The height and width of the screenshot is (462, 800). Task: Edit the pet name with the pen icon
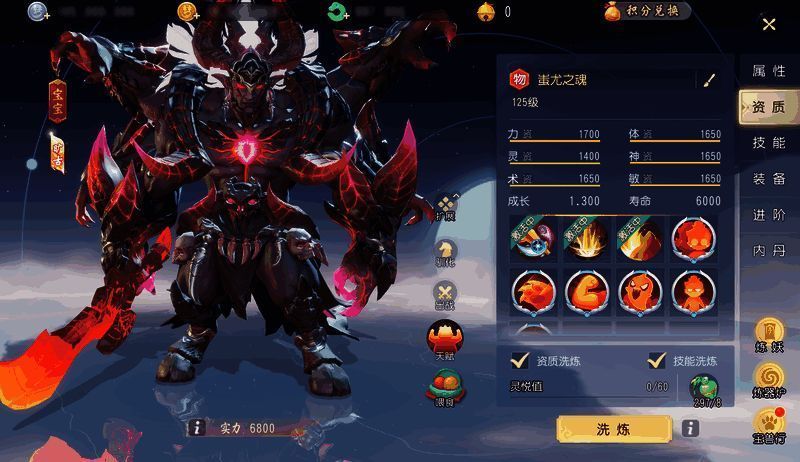tap(710, 80)
